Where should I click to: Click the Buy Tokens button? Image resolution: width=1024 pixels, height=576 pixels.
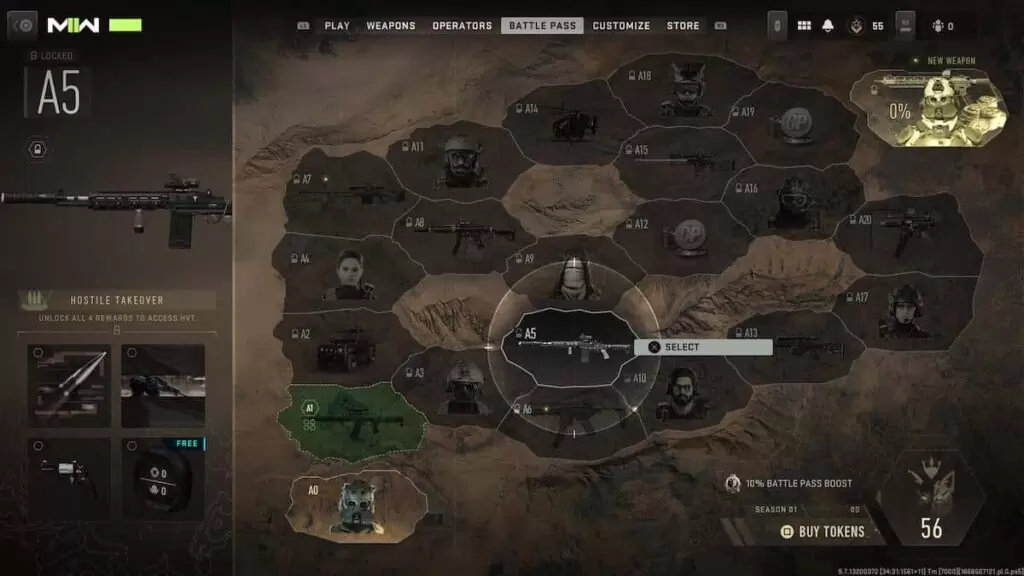point(823,531)
